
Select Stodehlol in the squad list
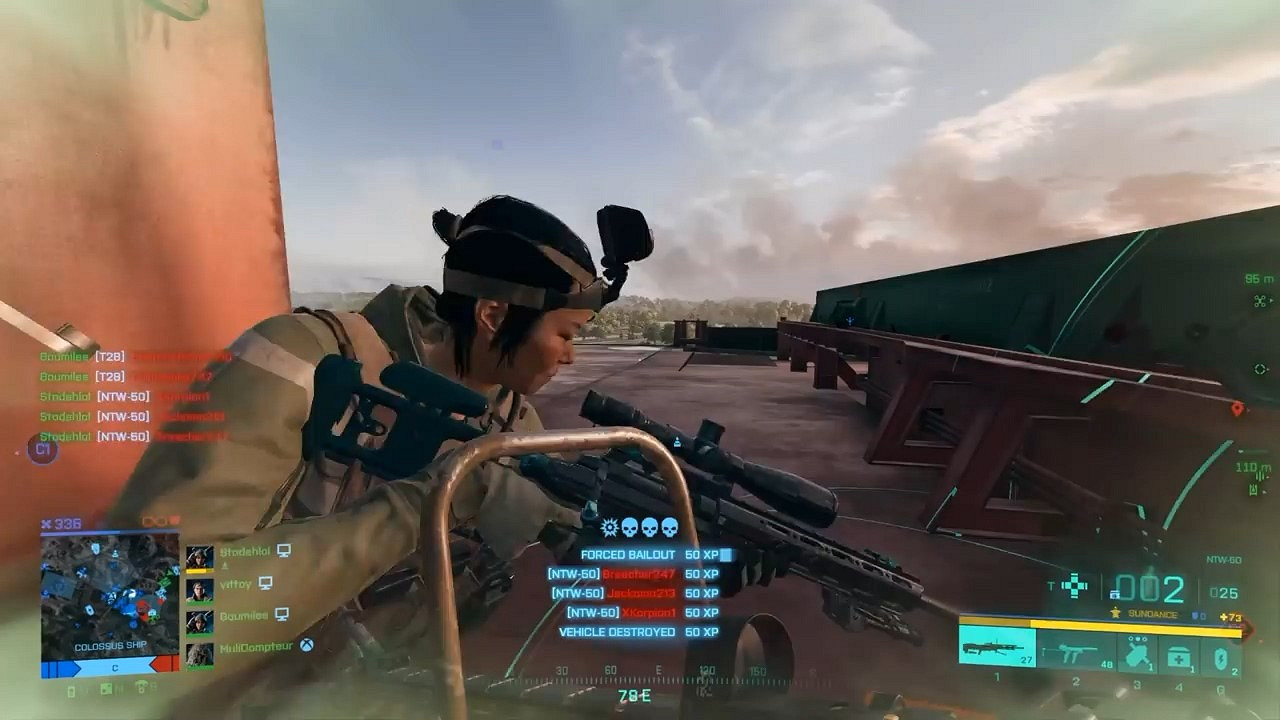click(248, 552)
